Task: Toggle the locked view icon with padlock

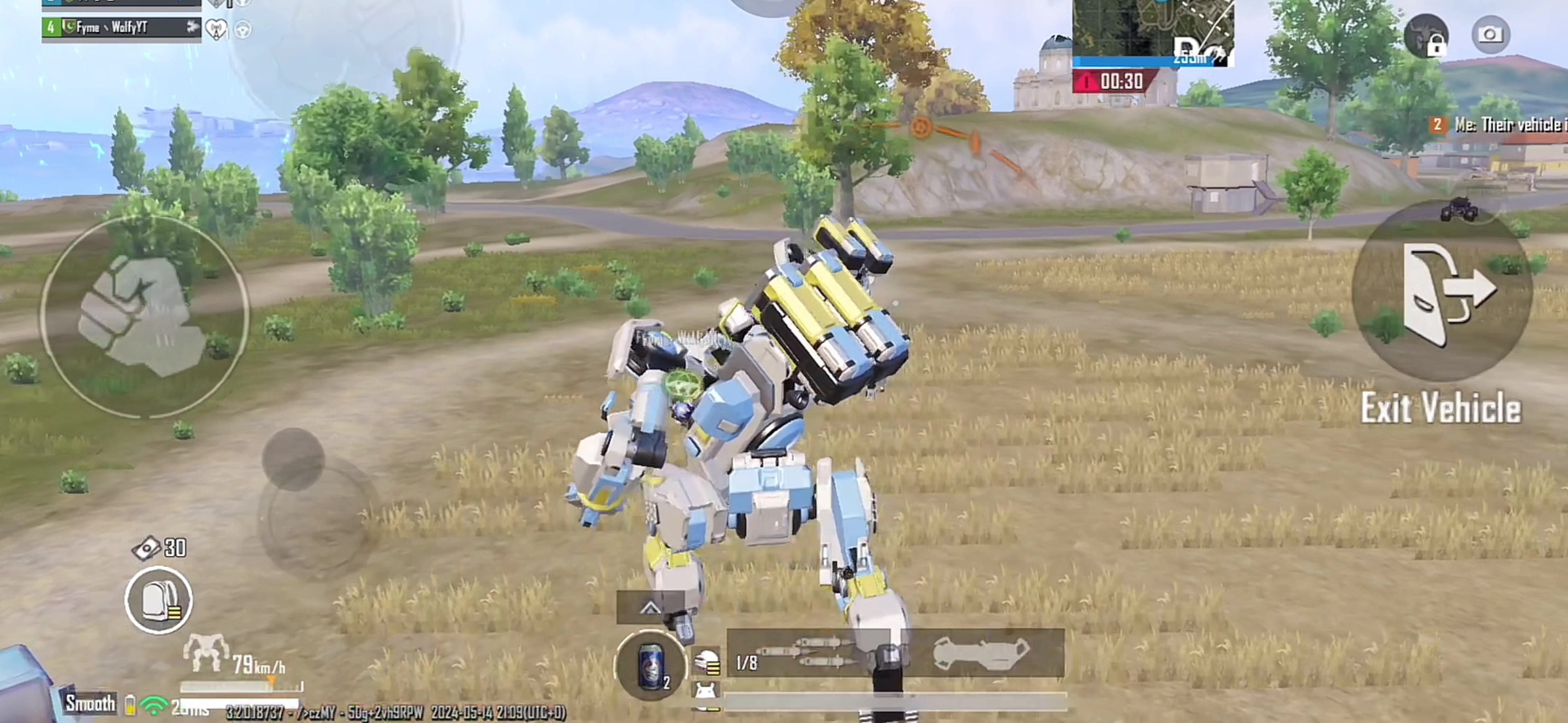Action: (x=1426, y=36)
